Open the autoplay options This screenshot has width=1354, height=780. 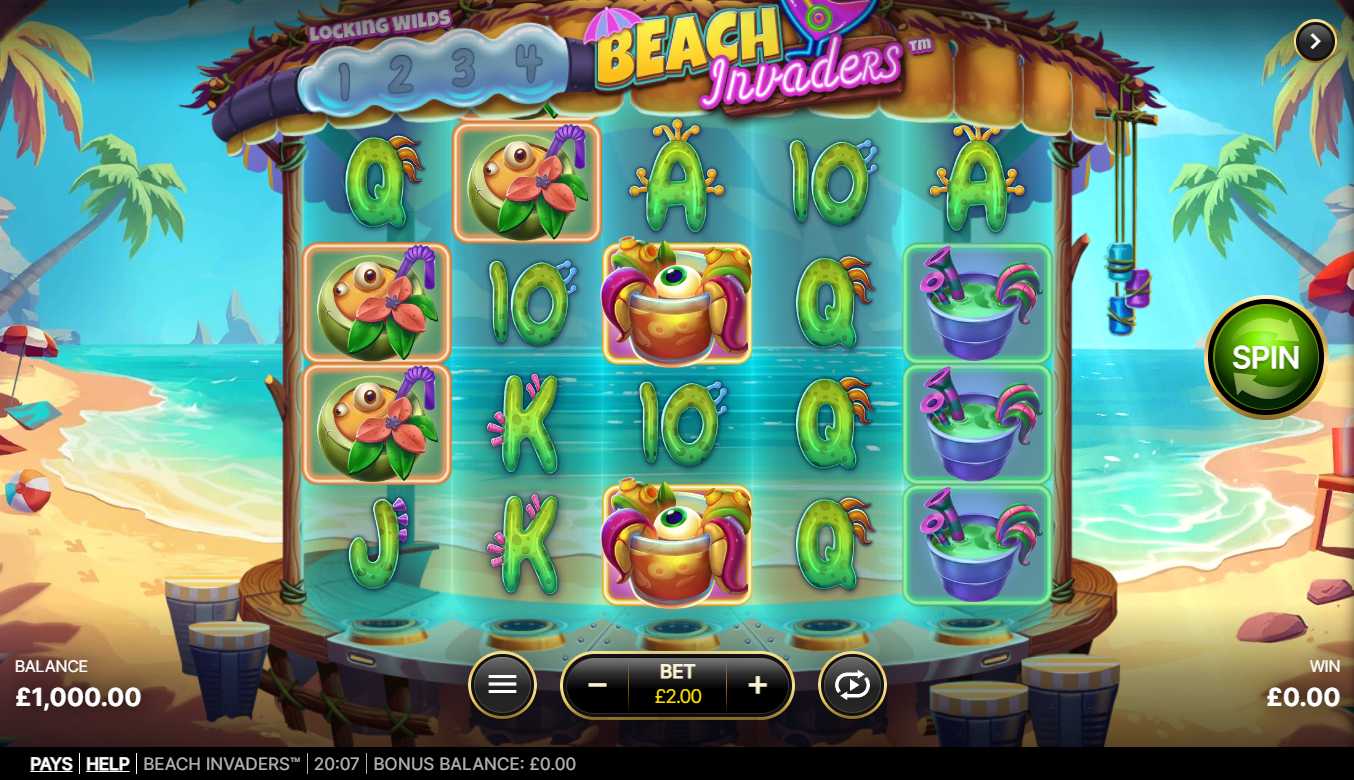click(x=852, y=685)
